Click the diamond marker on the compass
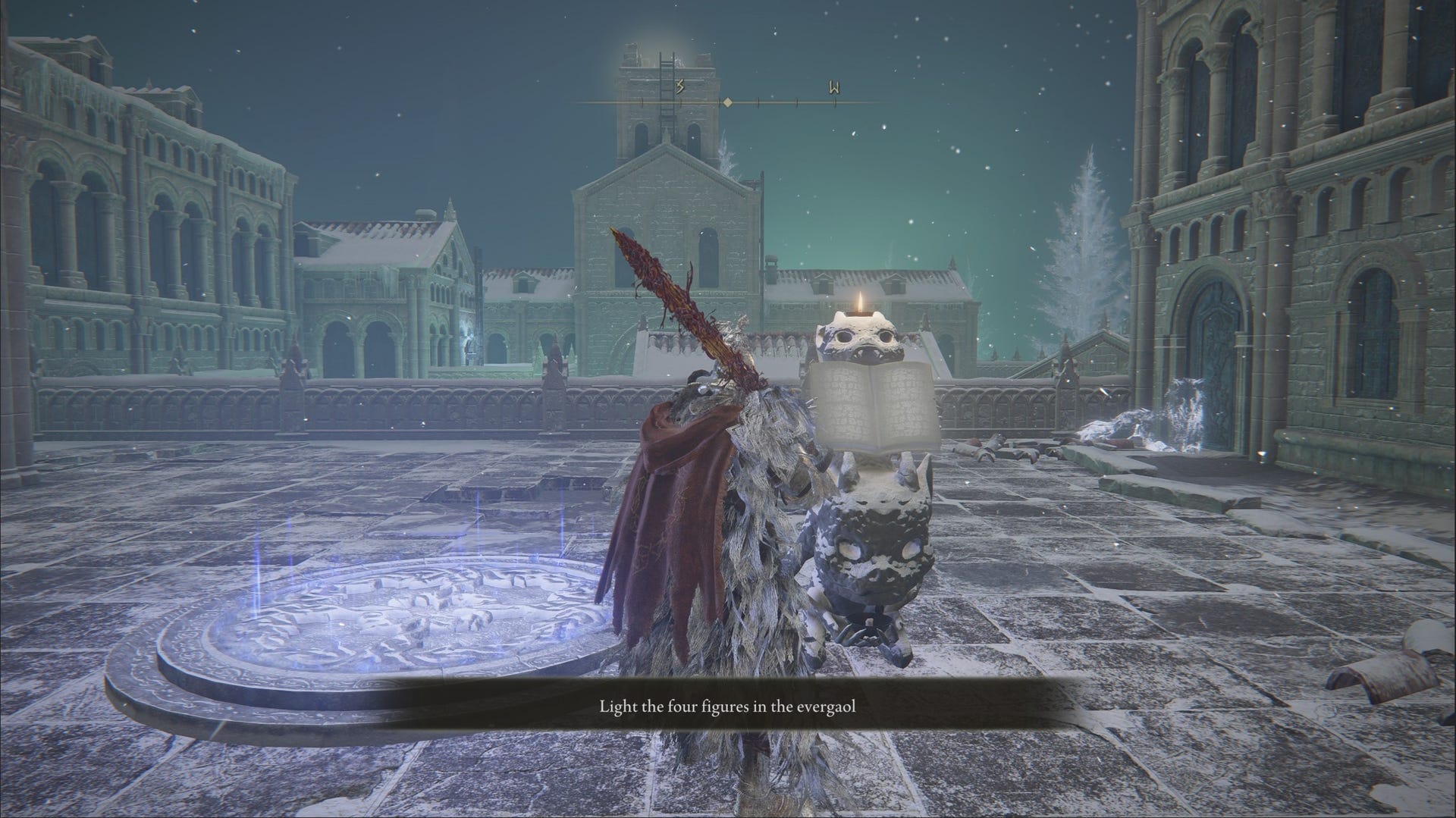This screenshot has height=818, width=1456. coord(726,102)
